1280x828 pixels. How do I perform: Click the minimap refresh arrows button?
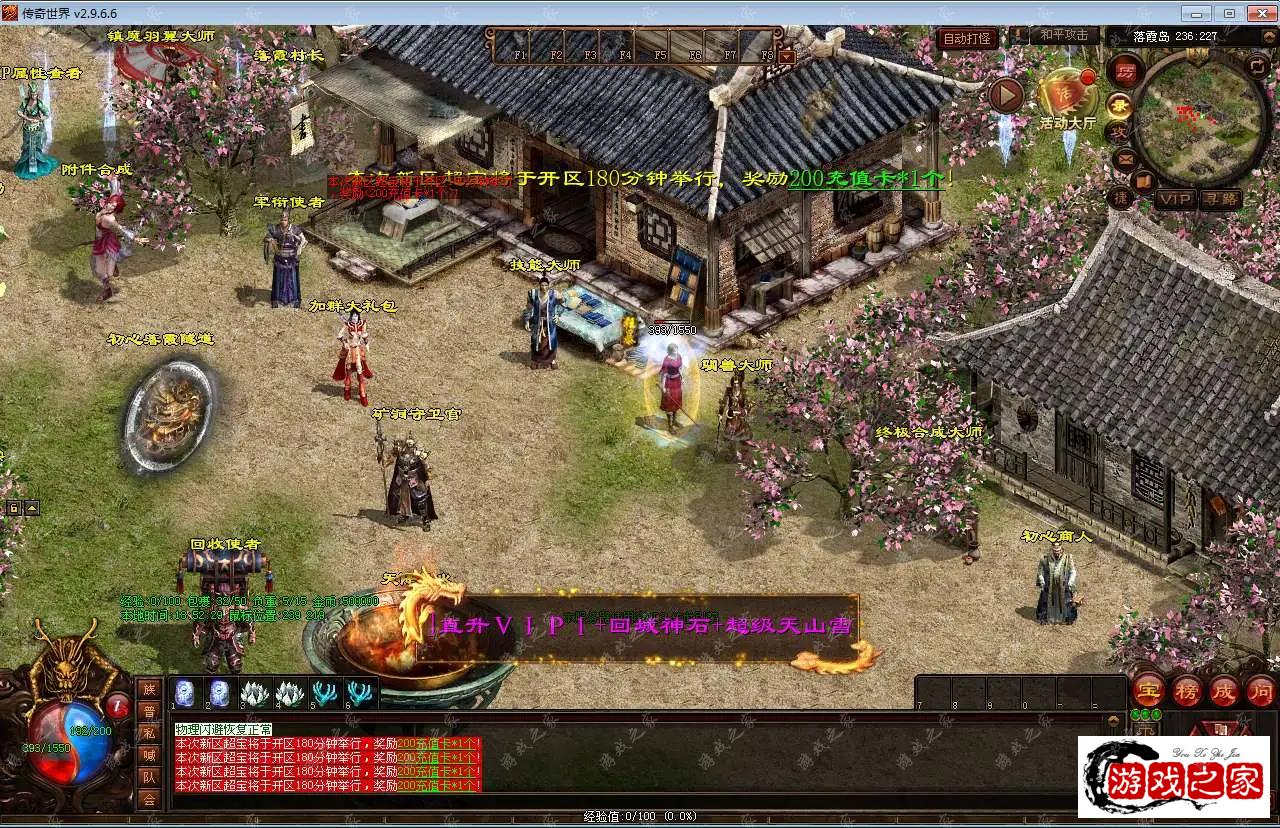pyautogui.click(x=1257, y=66)
